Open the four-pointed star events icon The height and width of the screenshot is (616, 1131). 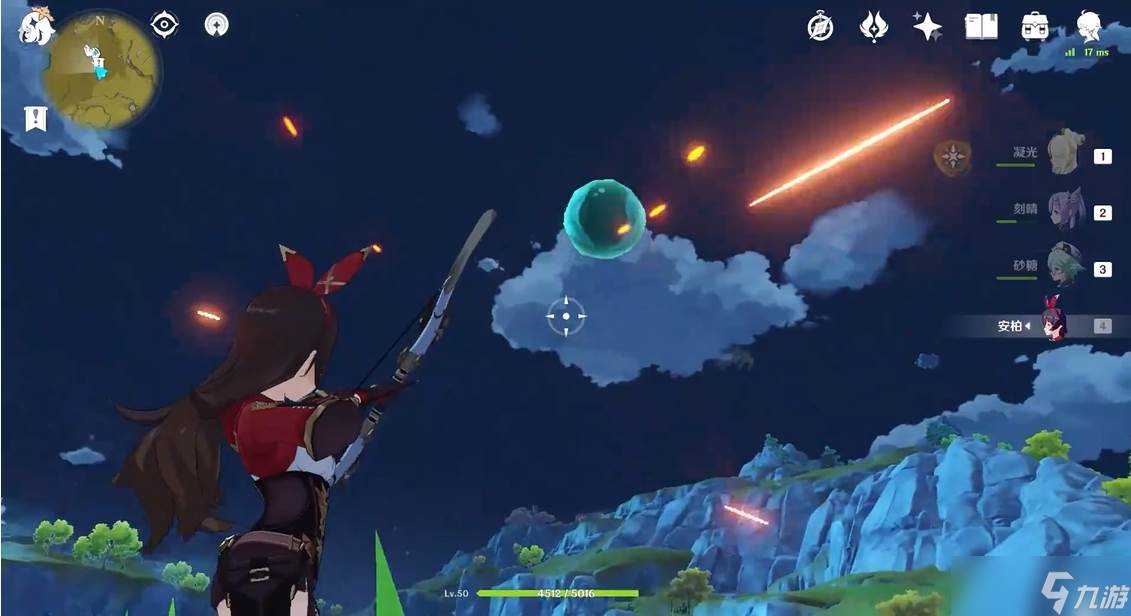coord(927,27)
